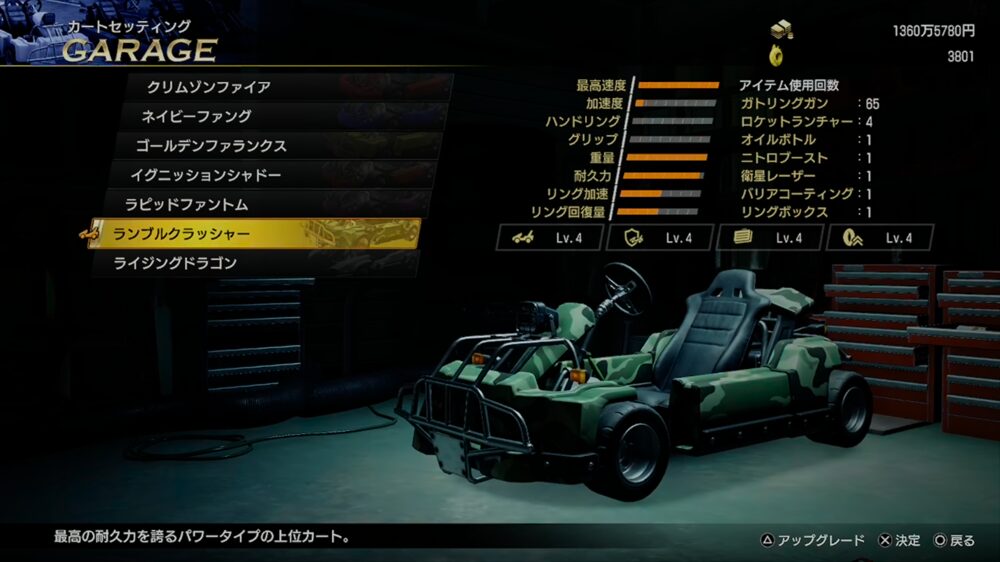Open the shield icon Lv.4 upgrade box
This screenshot has height=562, width=1000.
[x=660, y=238]
